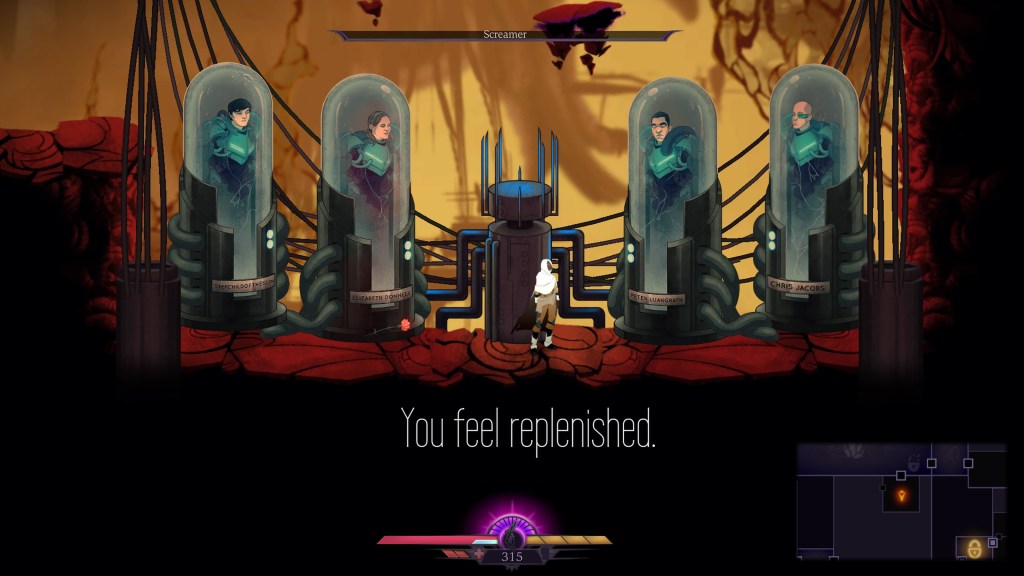1024x576 pixels.
Task: Open the minimap
Action: pyautogui.click(x=901, y=500)
